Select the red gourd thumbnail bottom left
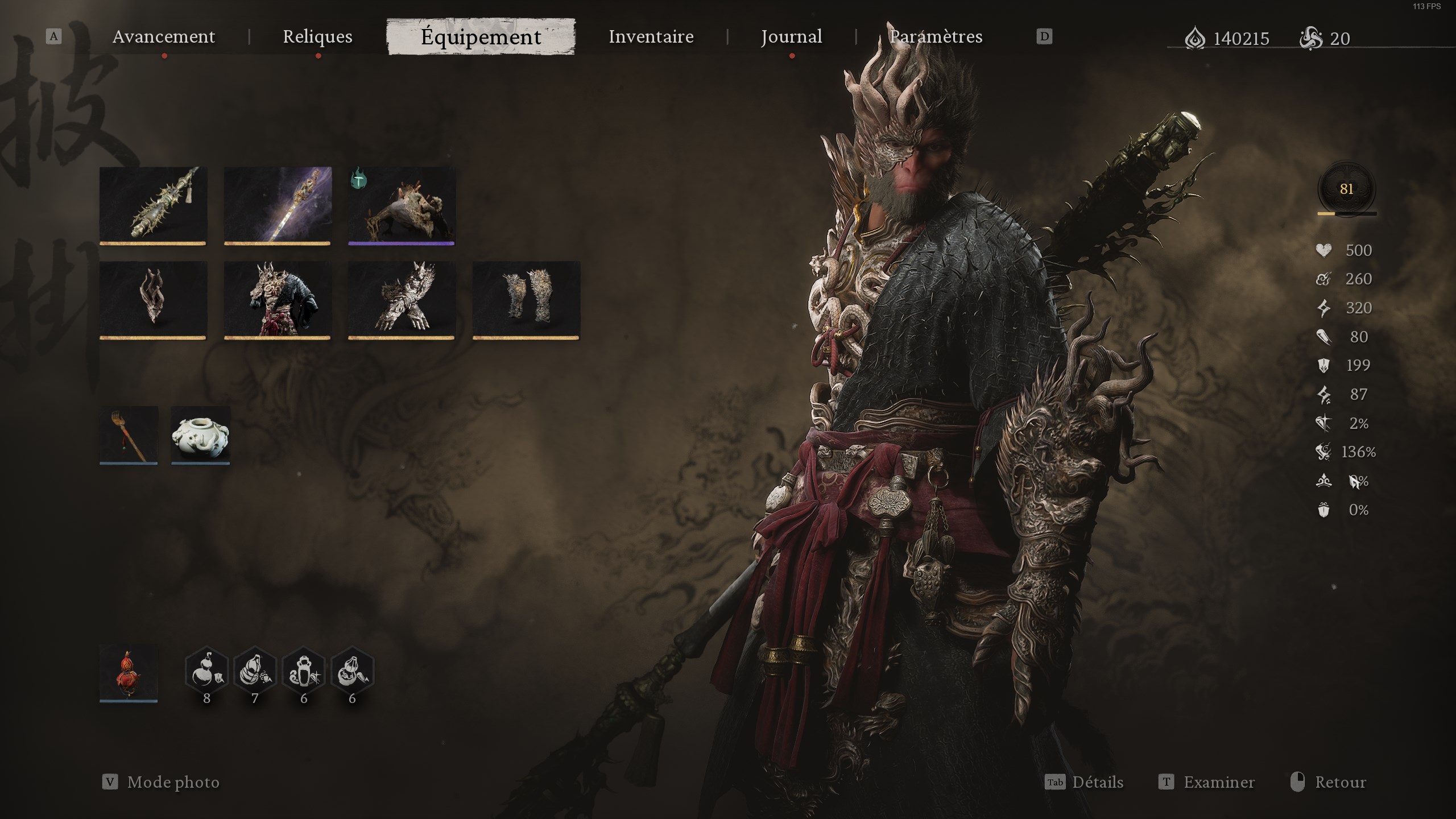This screenshot has height=819, width=1456. pos(129,674)
